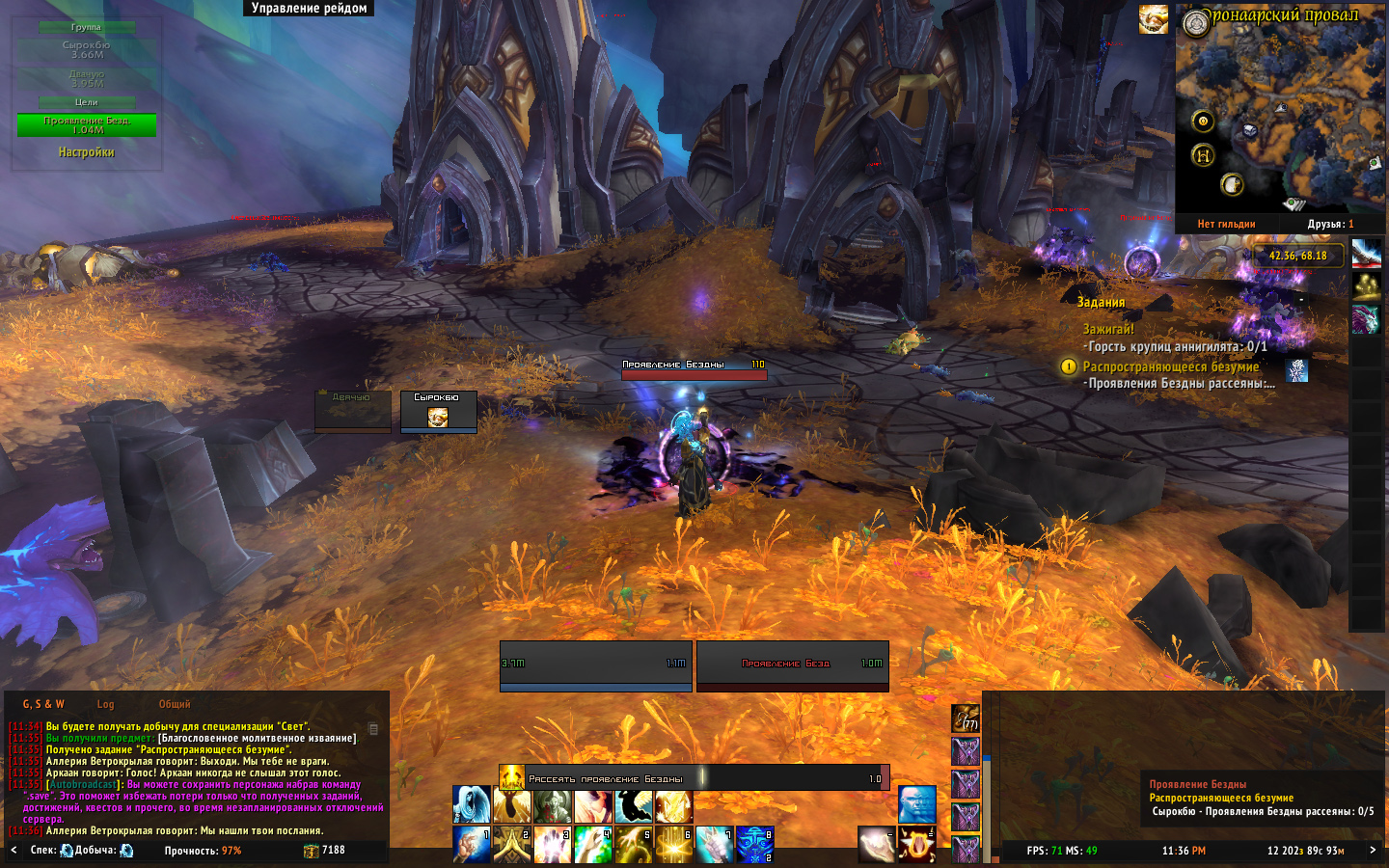Screen dimensions: 1389x868
Task: Click the Прочность durability readout
Action: (203, 851)
